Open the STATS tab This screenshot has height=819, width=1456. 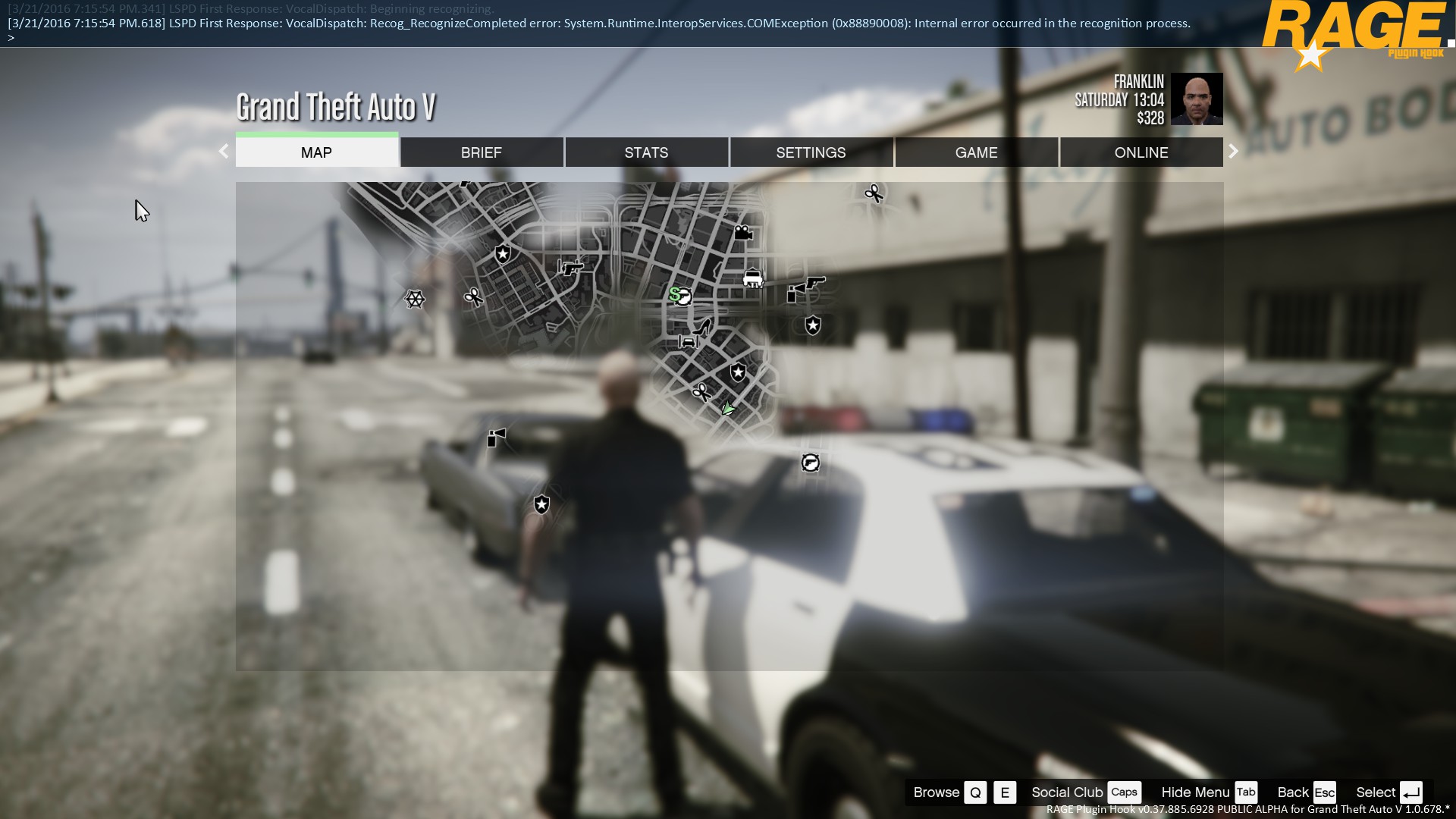click(646, 152)
